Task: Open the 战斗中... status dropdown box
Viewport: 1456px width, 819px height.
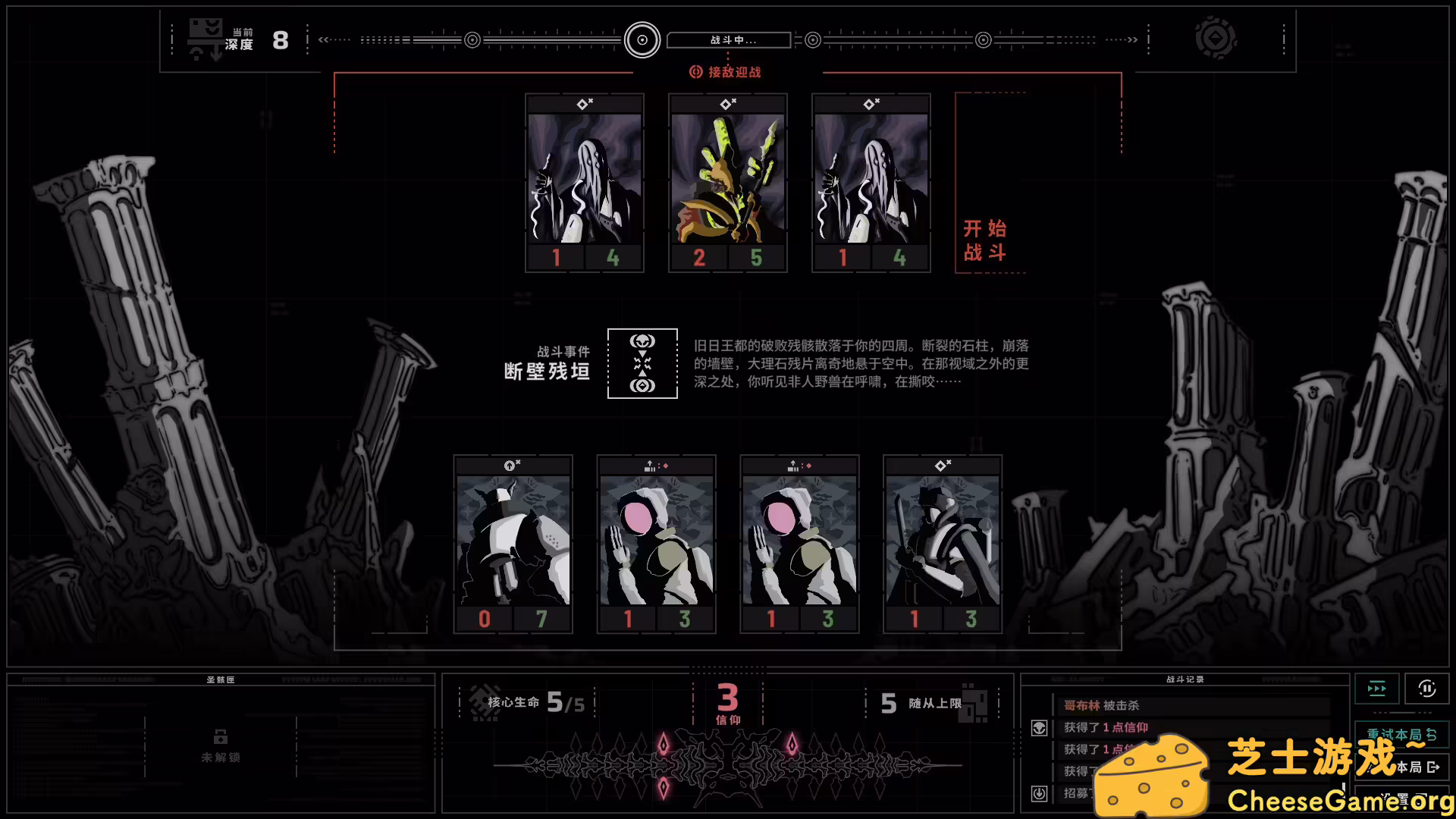Action: (x=728, y=39)
